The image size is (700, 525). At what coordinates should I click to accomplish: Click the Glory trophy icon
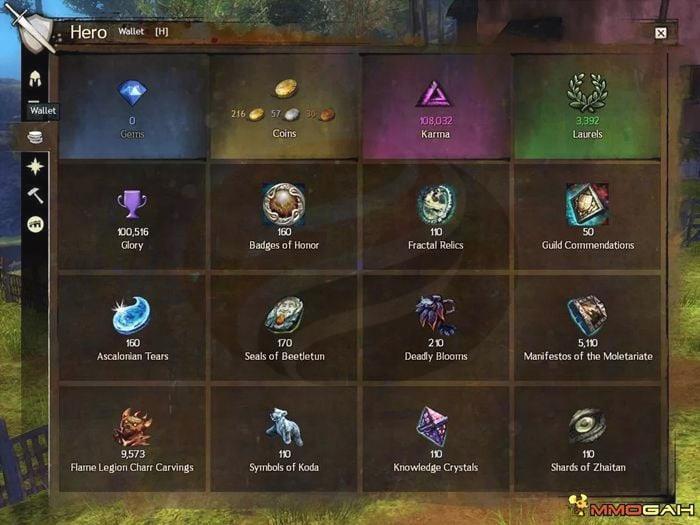coord(132,204)
